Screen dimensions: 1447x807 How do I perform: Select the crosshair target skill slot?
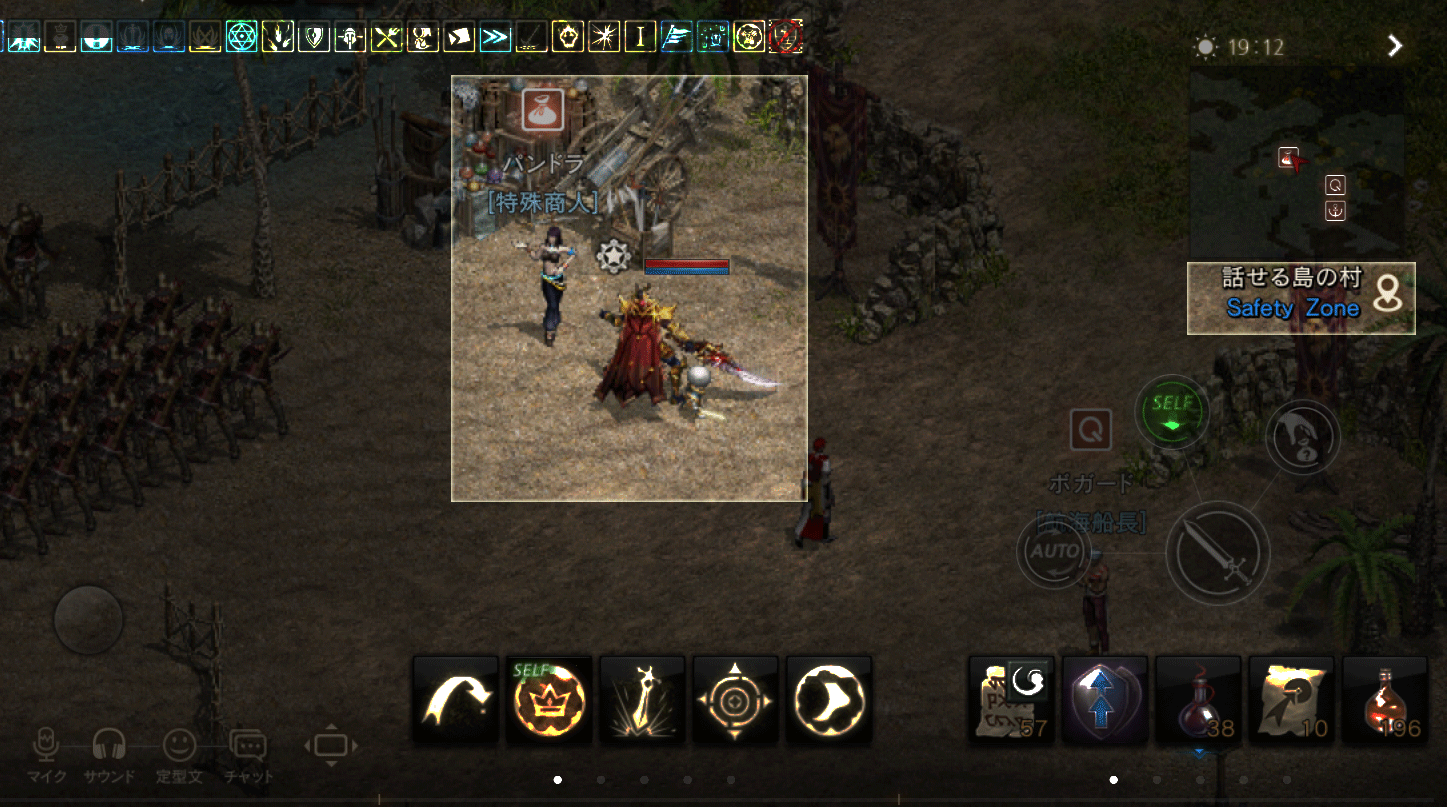point(735,699)
